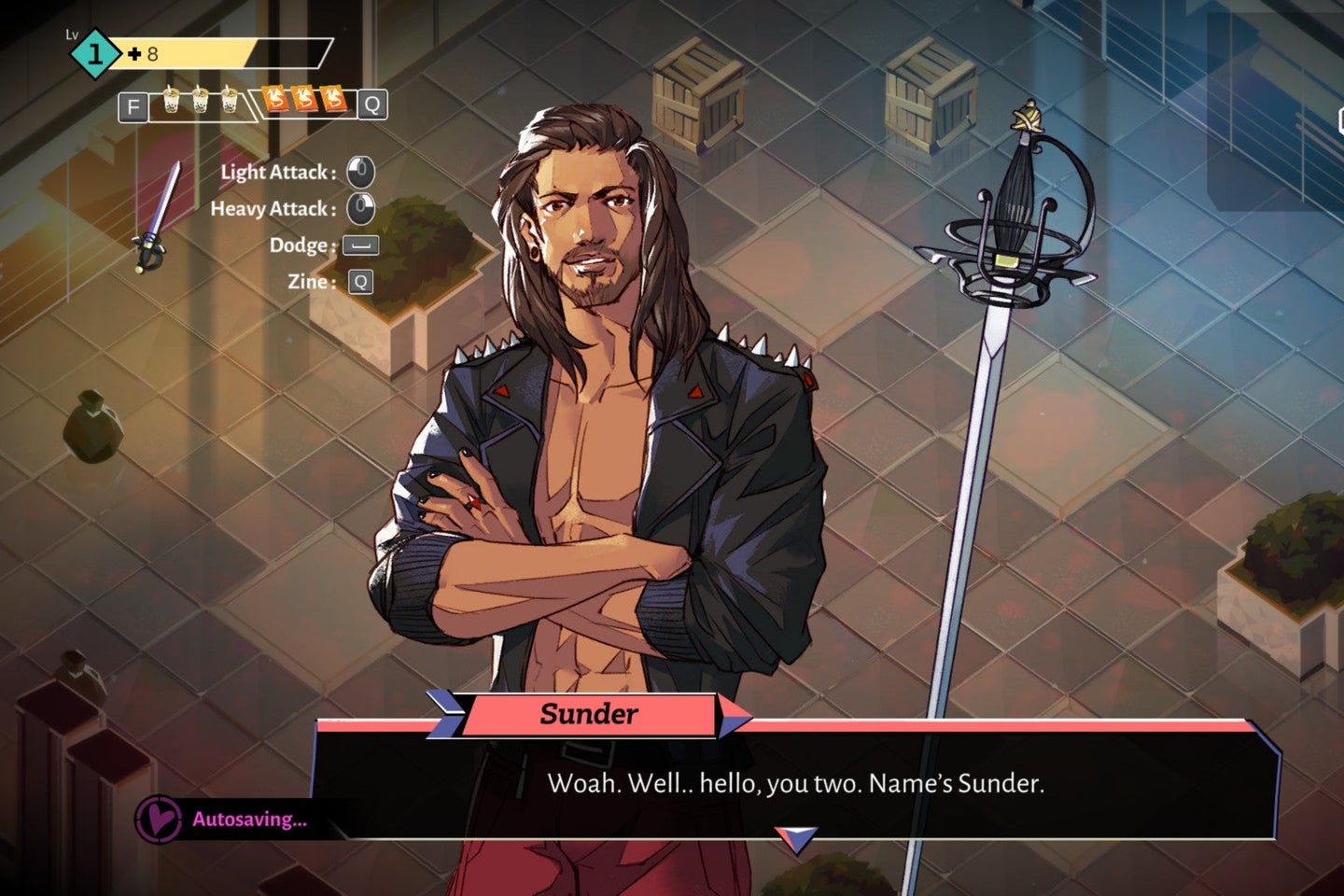
Task: Click the Q key zine slot icon
Action: click(x=371, y=105)
